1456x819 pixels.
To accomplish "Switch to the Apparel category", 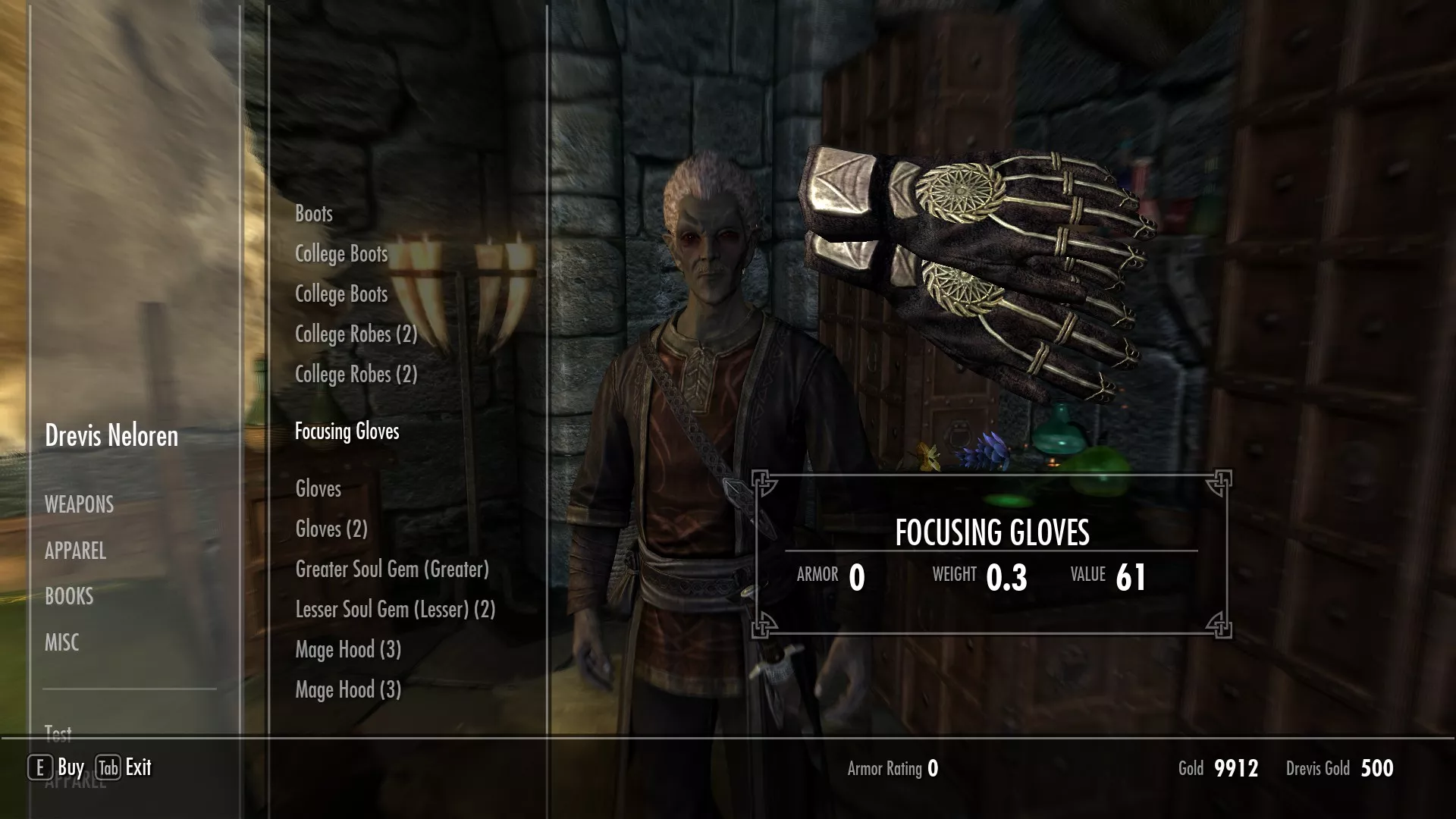I will (x=75, y=551).
